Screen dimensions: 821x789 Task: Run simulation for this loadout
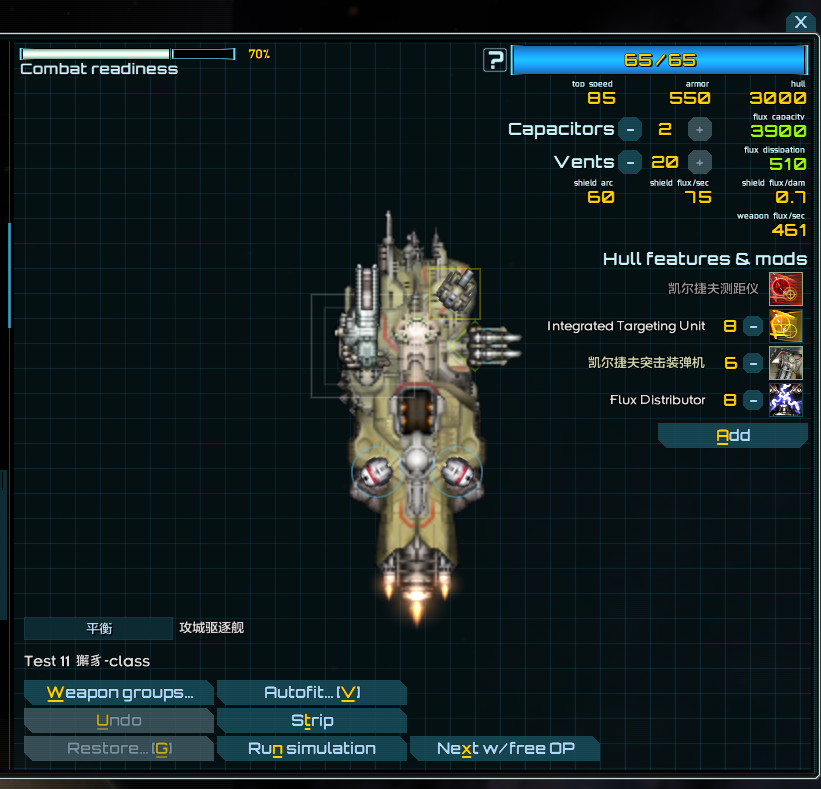tap(311, 749)
